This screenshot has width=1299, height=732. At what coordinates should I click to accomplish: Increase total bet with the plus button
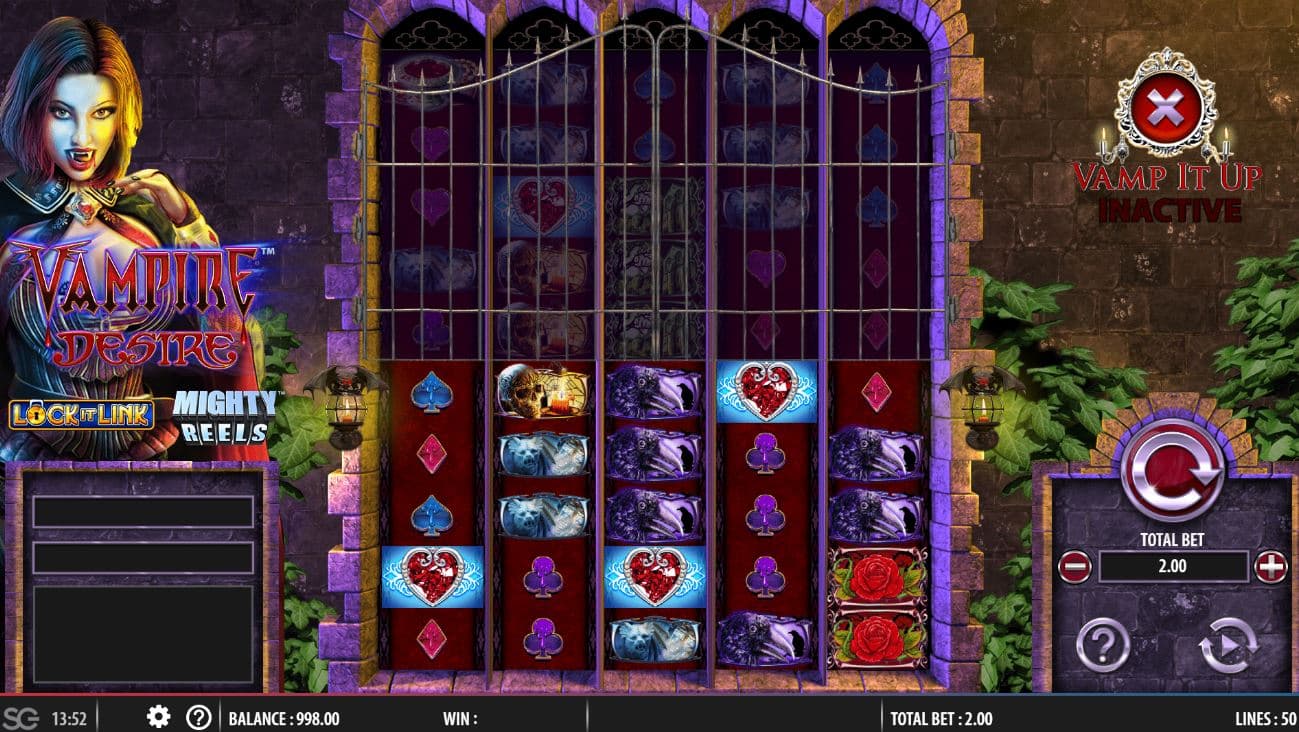click(x=1270, y=567)
